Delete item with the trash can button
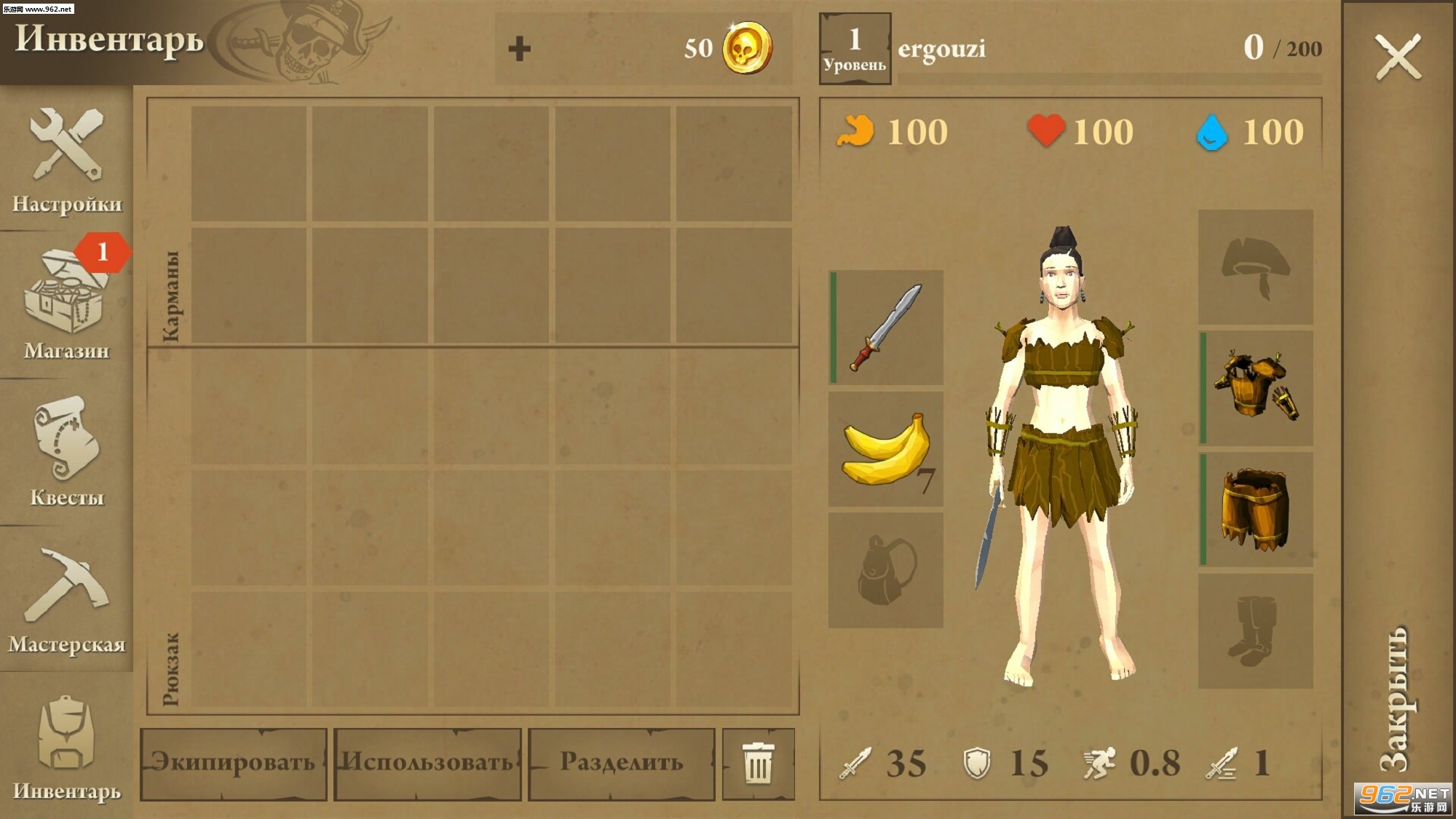 [x=758, y=763]
